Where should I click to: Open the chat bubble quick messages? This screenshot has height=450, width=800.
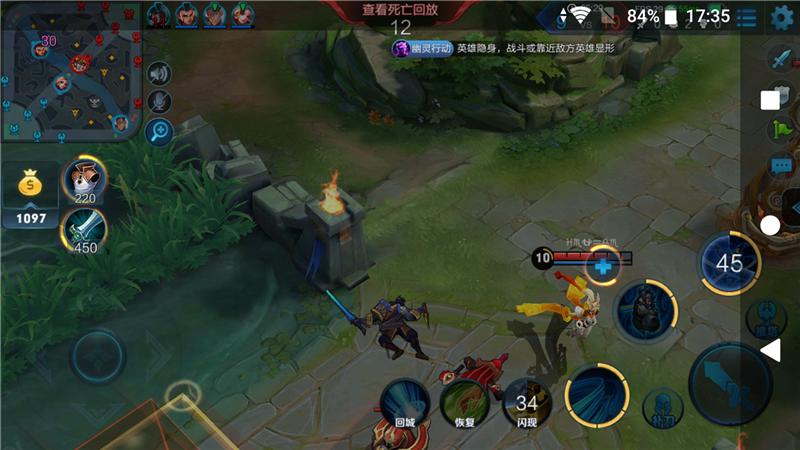coord(780,165)
